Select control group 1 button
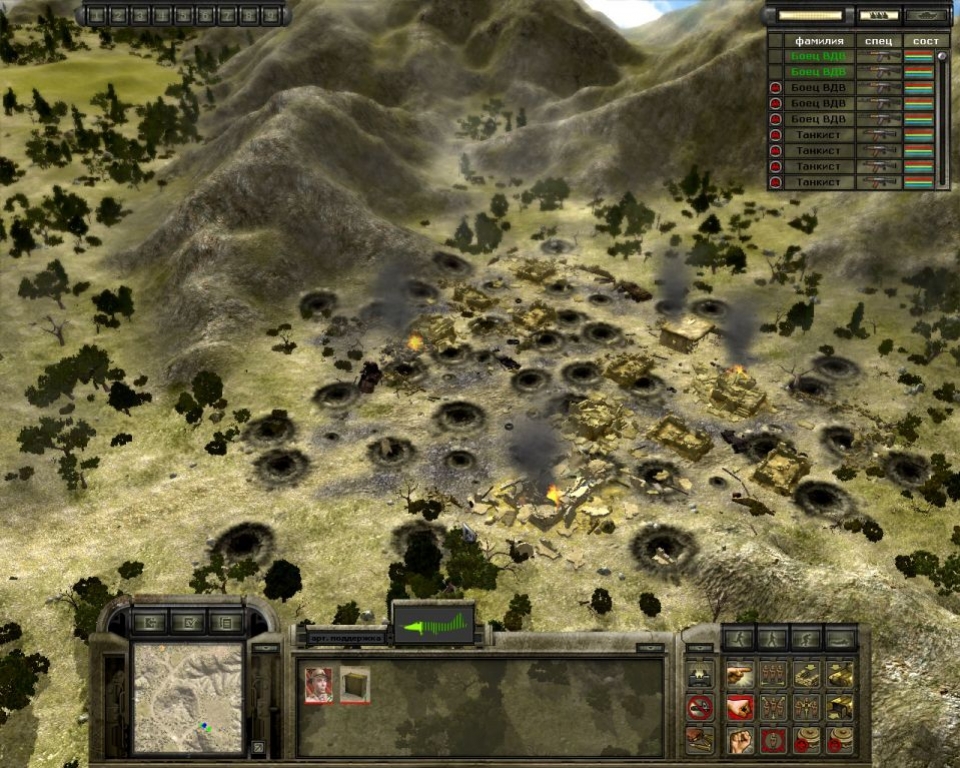Image resolution: width=960 pixels, height=768 pixels. [x=95, y=15]
